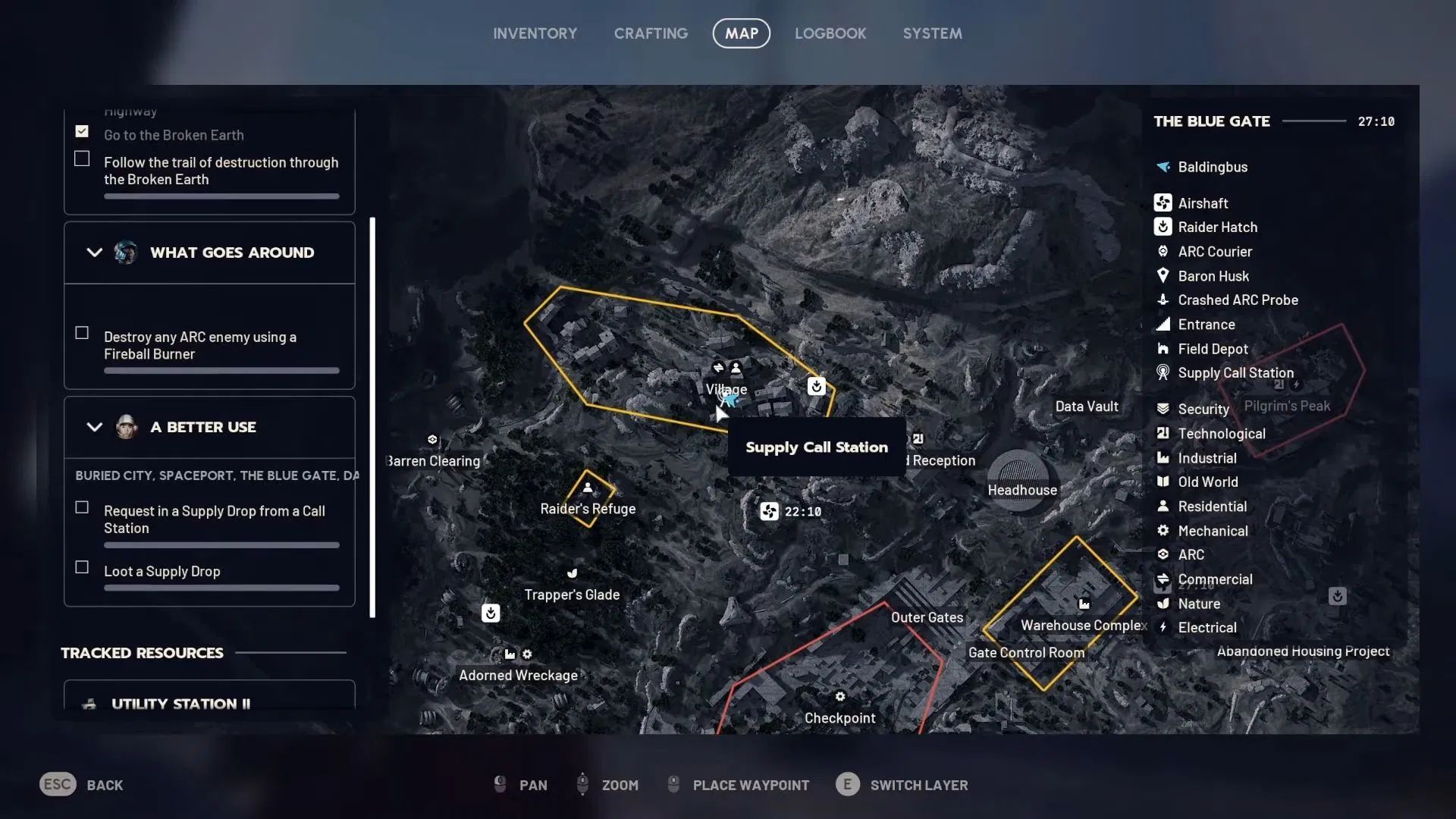The image size is (1456, 819).
Task: Select the Raider Hatch icon near Trapper's Glade
Action: pyautogui.click(x=491, y=613)
